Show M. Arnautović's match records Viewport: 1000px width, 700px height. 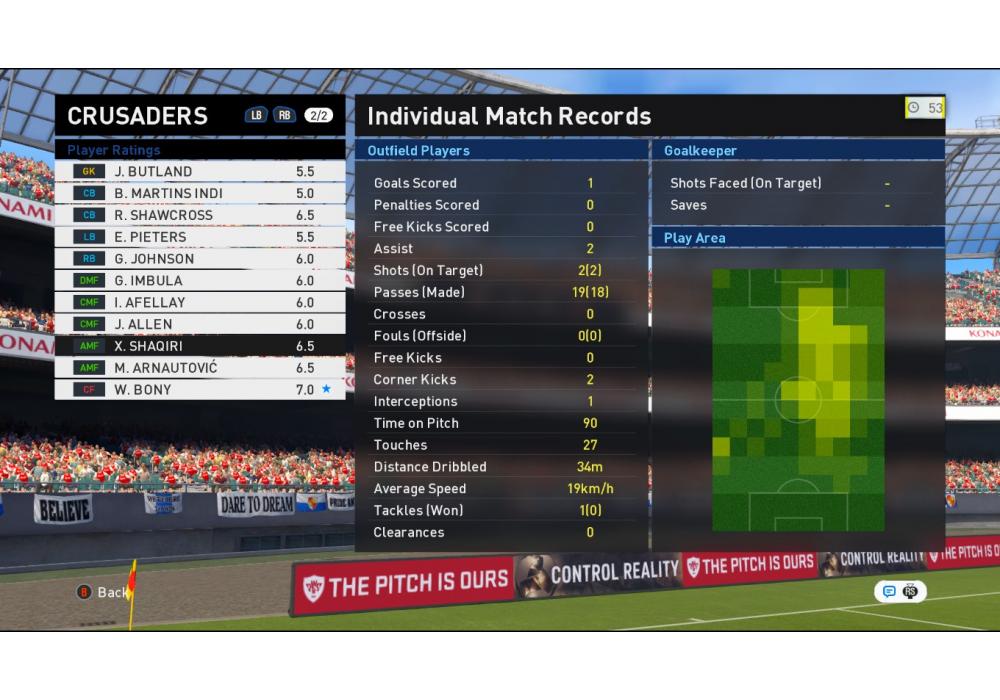(200, 368)
